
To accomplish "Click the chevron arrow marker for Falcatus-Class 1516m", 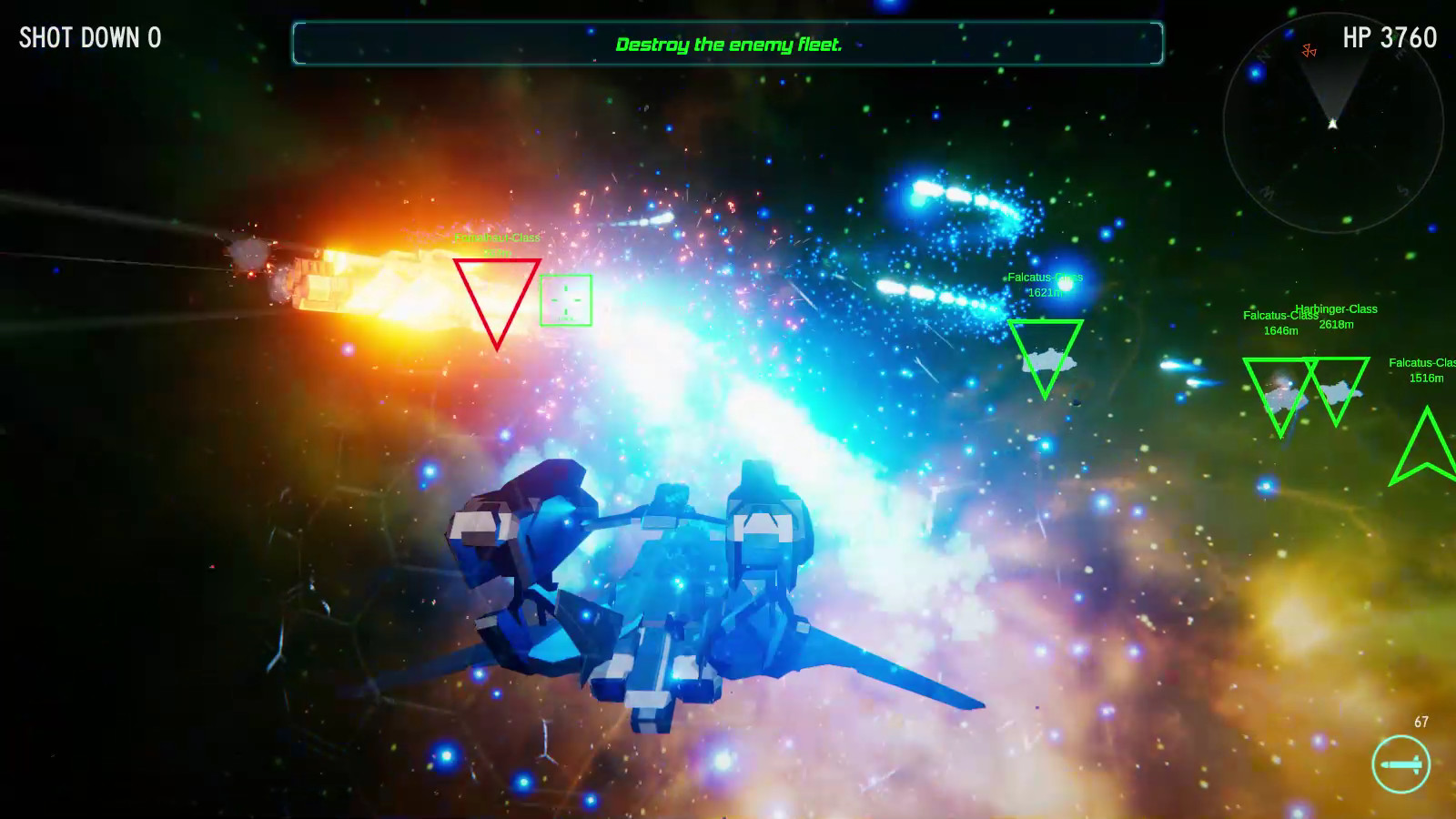I will pos(1427,446).
